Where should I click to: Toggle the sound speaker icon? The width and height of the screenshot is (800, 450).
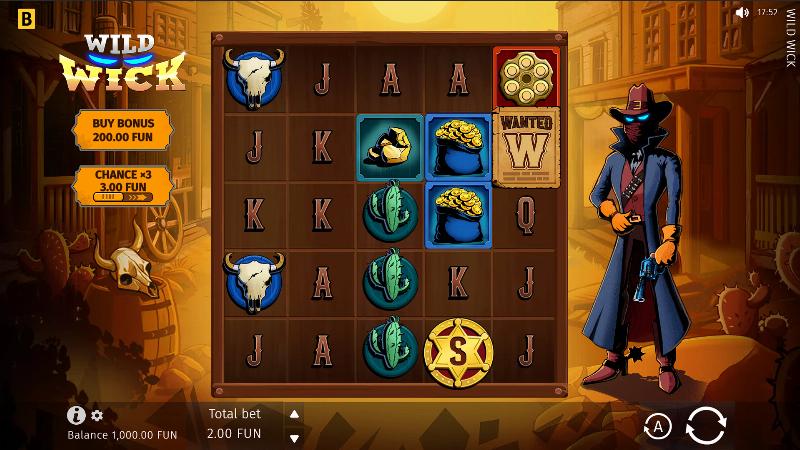741,13
